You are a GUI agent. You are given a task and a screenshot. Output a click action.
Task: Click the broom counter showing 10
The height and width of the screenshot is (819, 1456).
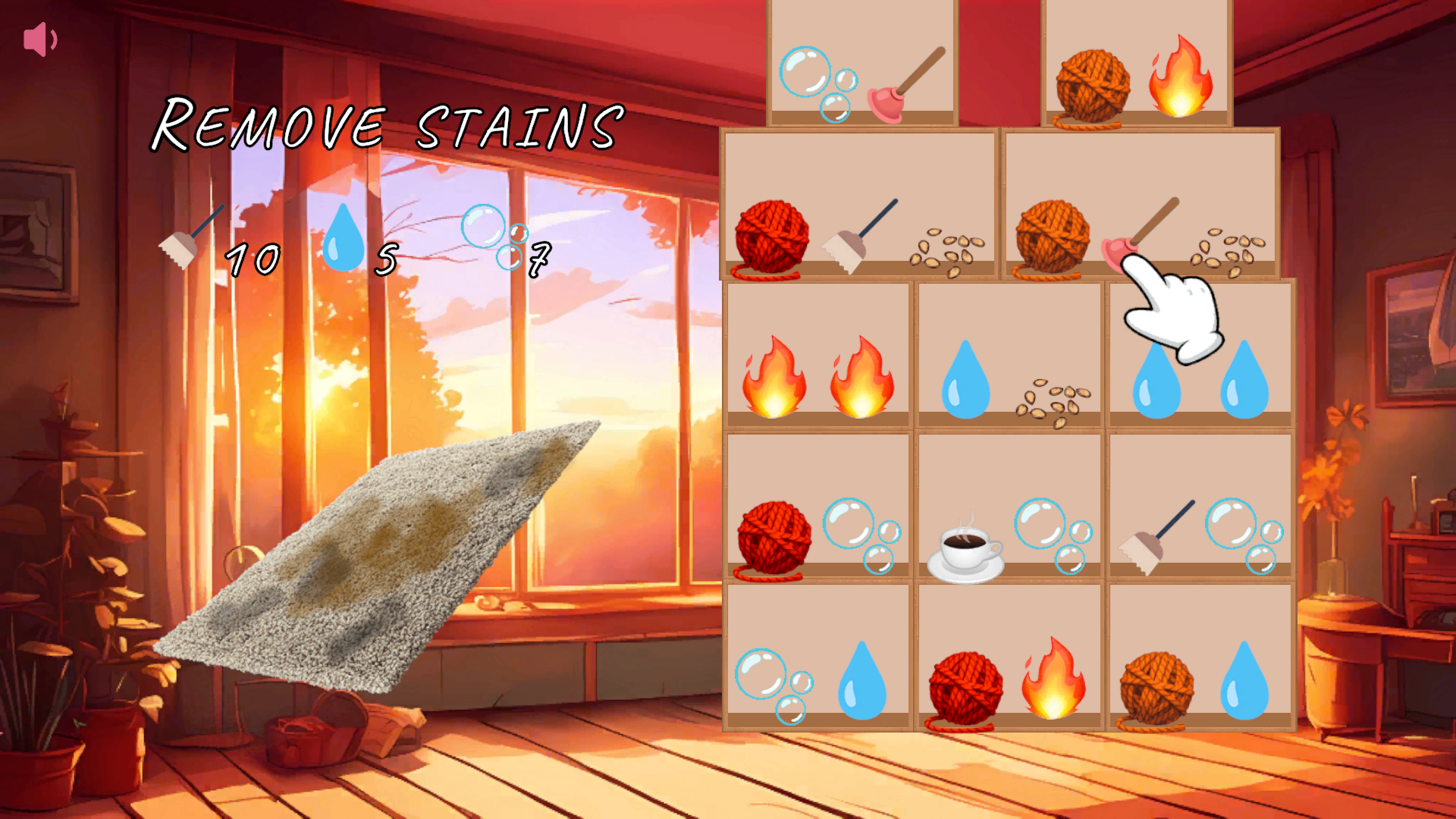250,258
